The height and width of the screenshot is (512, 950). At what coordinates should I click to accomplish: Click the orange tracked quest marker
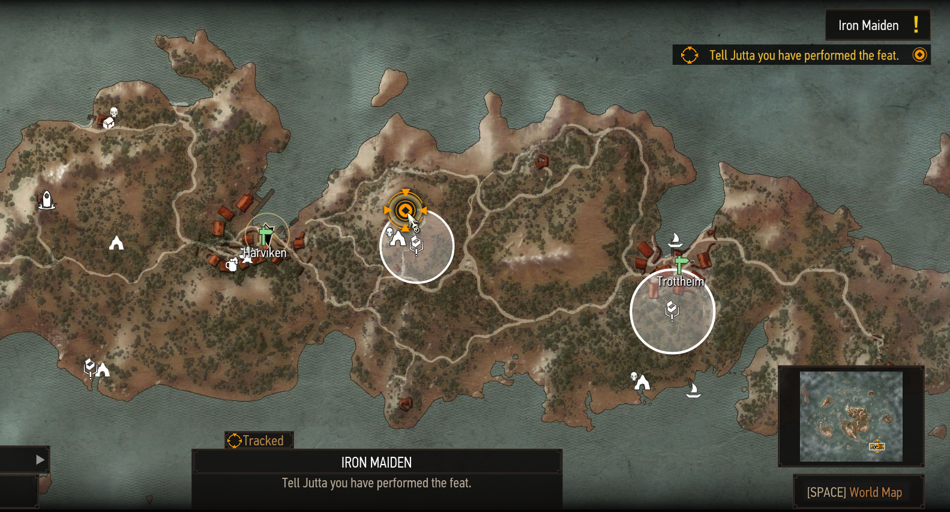405,210
